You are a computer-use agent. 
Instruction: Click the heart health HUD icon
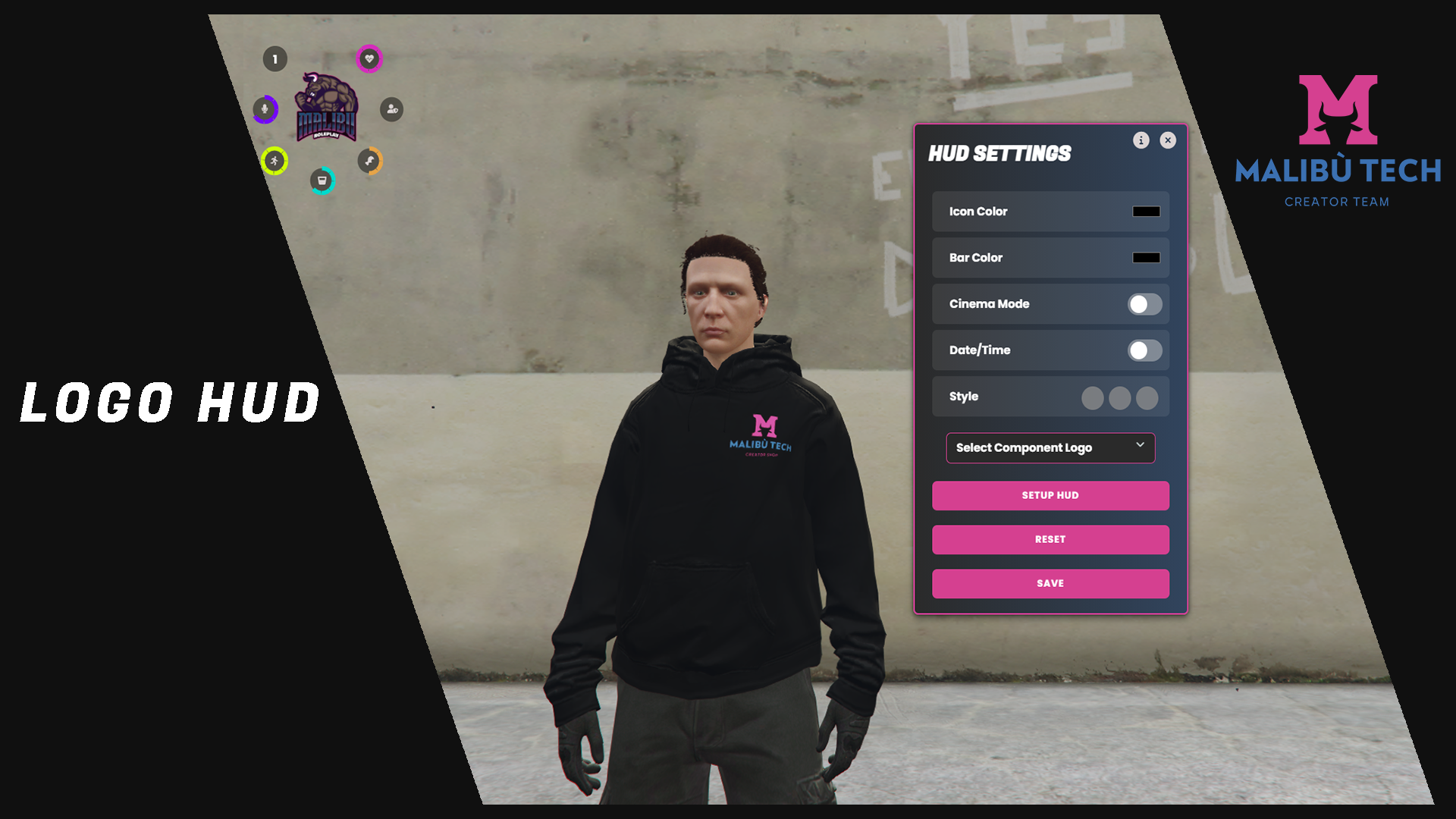[x=369, y=59]
